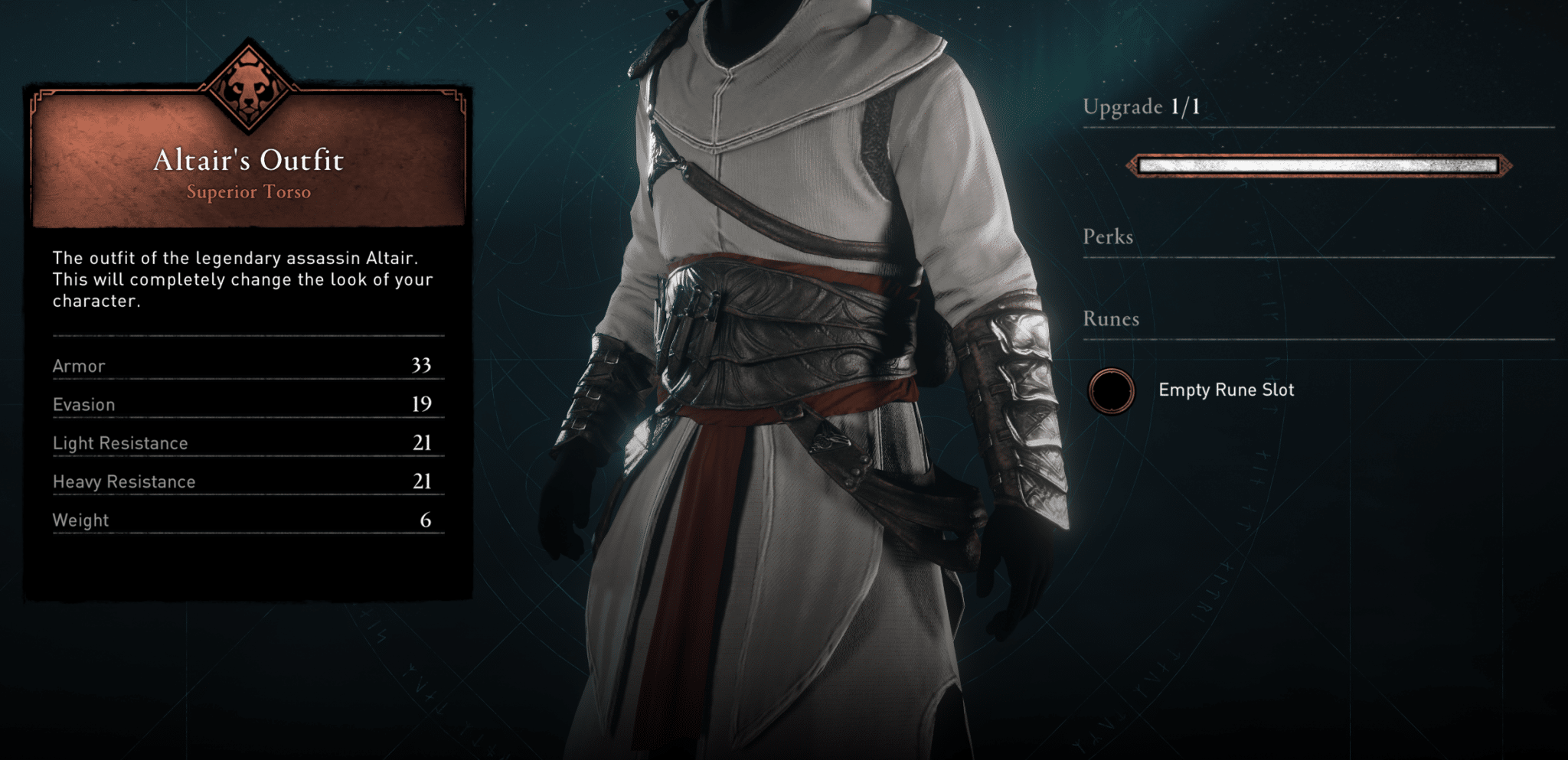Activate the Superior Torso quality label
This screenshot has height=760, width=1568.
(x=249, y=192)
